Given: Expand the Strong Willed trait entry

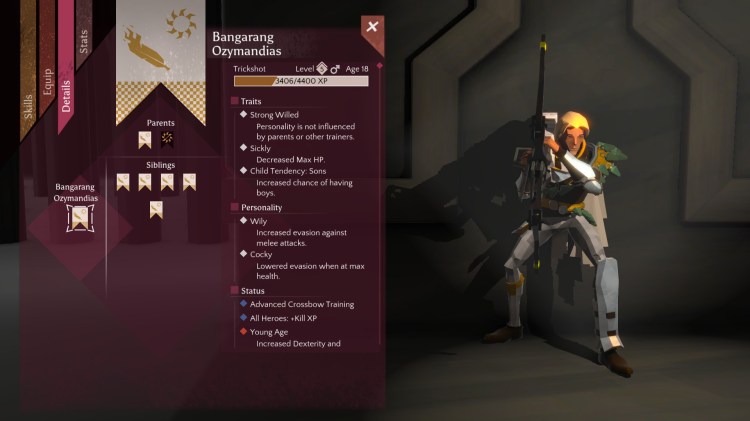Looking at the screenshot, I should [x=274, y=115].
